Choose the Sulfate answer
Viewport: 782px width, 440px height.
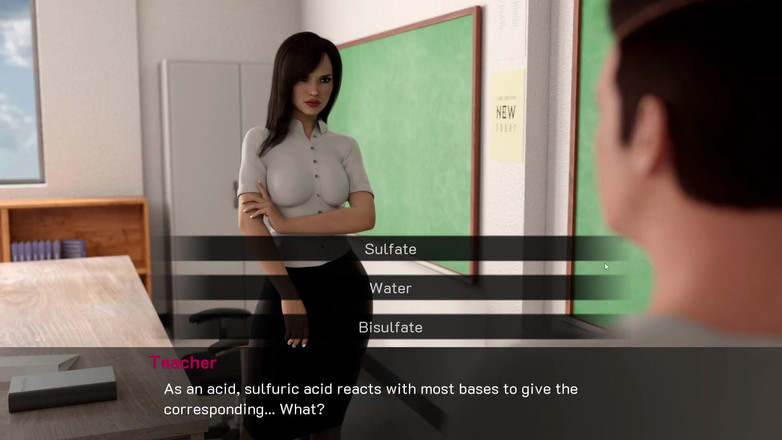coord(390,249)
